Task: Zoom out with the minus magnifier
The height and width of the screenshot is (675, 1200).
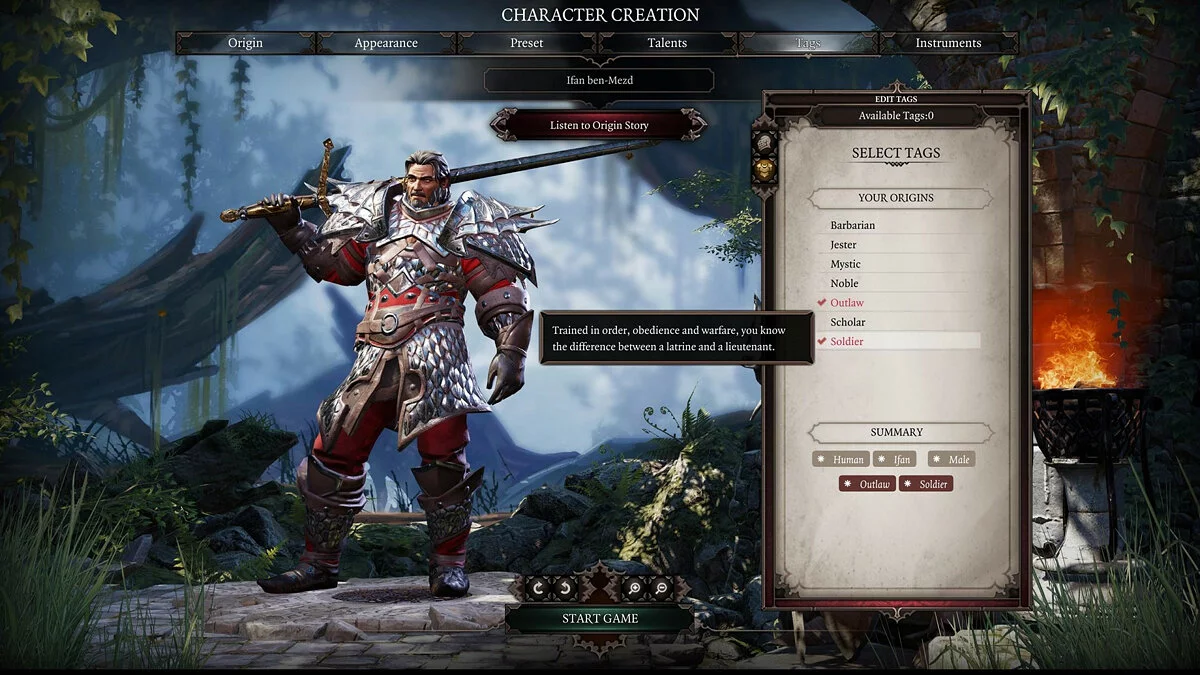Action: [x=661, y=588]
